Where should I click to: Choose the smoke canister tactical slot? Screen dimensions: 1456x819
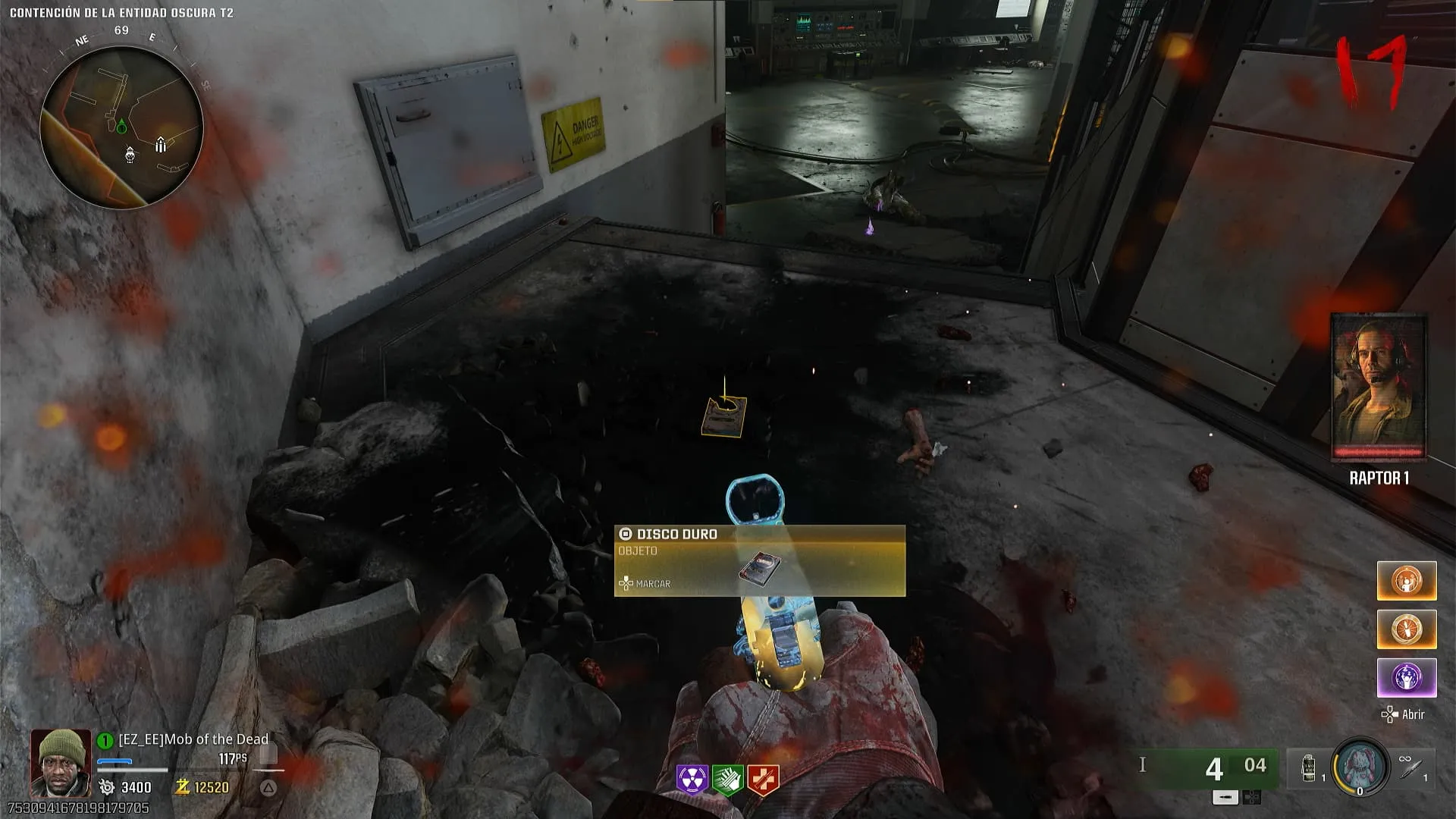point(1310,767)
